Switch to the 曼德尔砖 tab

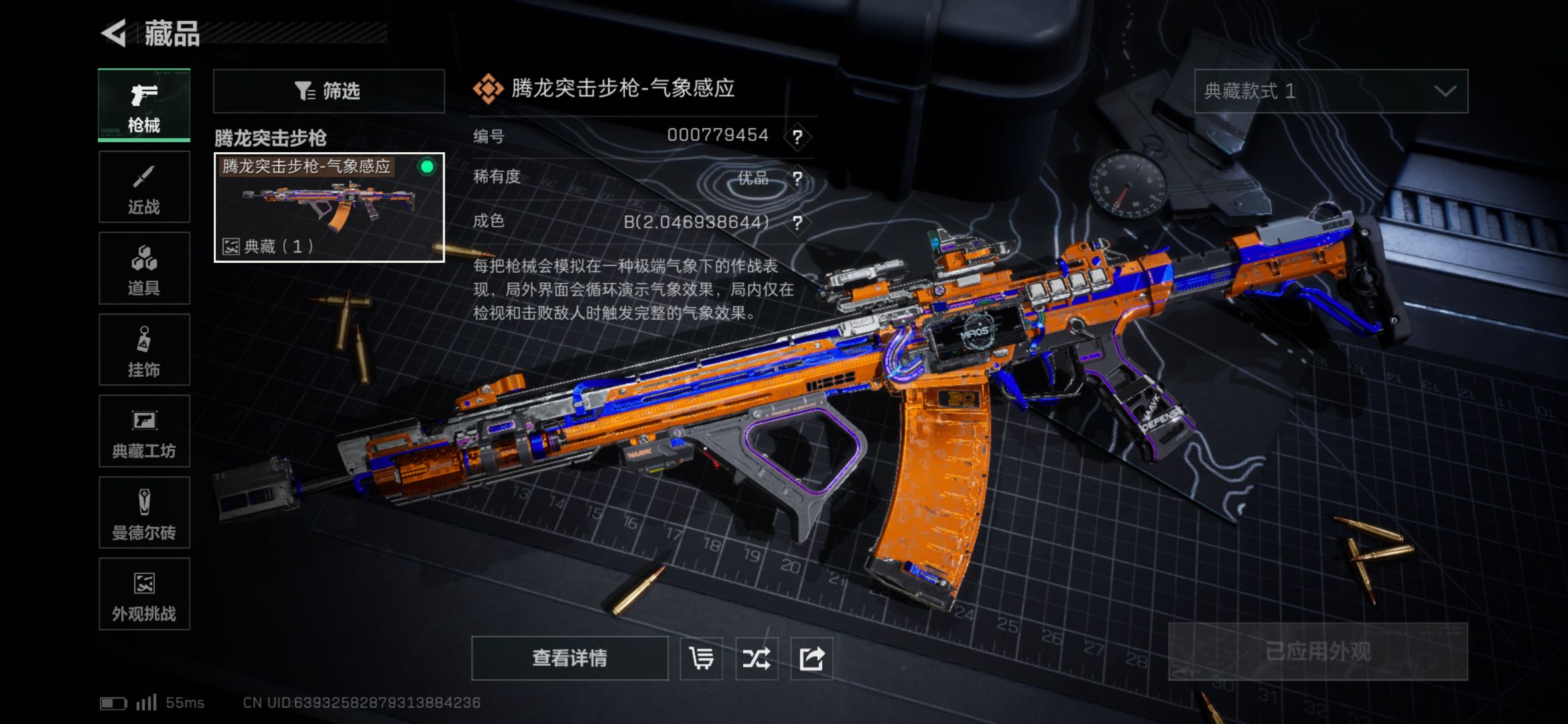[x=144, y=513]
